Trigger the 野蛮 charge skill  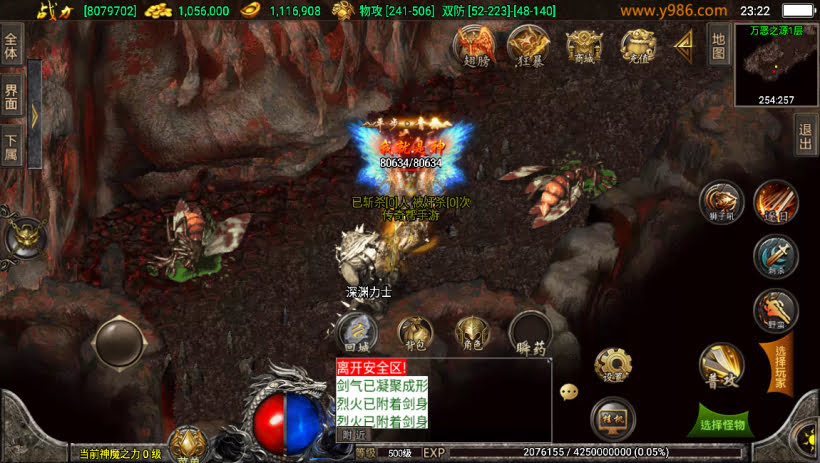click(775, 309)
